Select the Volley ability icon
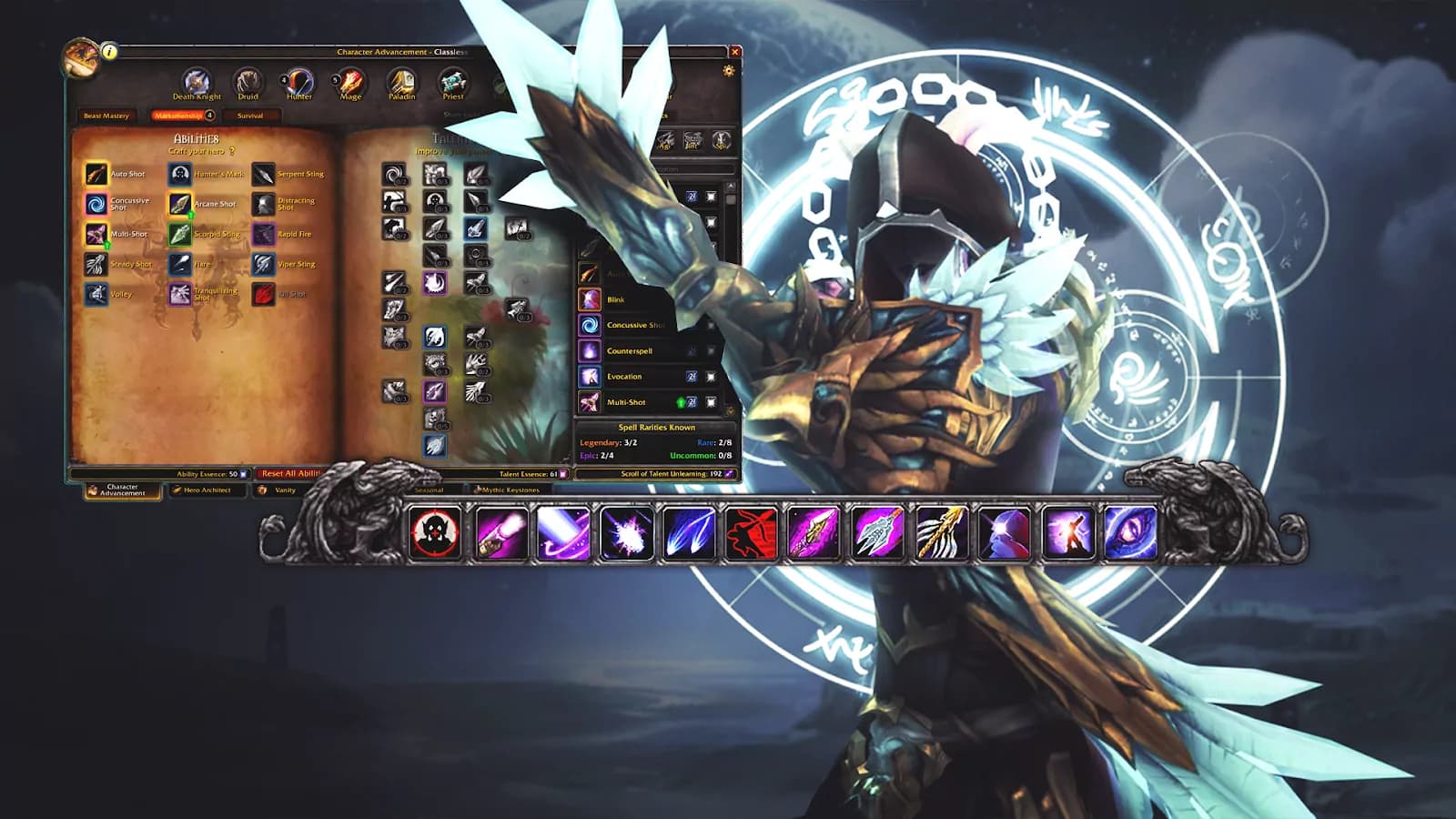1456x819 pixels. (96, 294)
